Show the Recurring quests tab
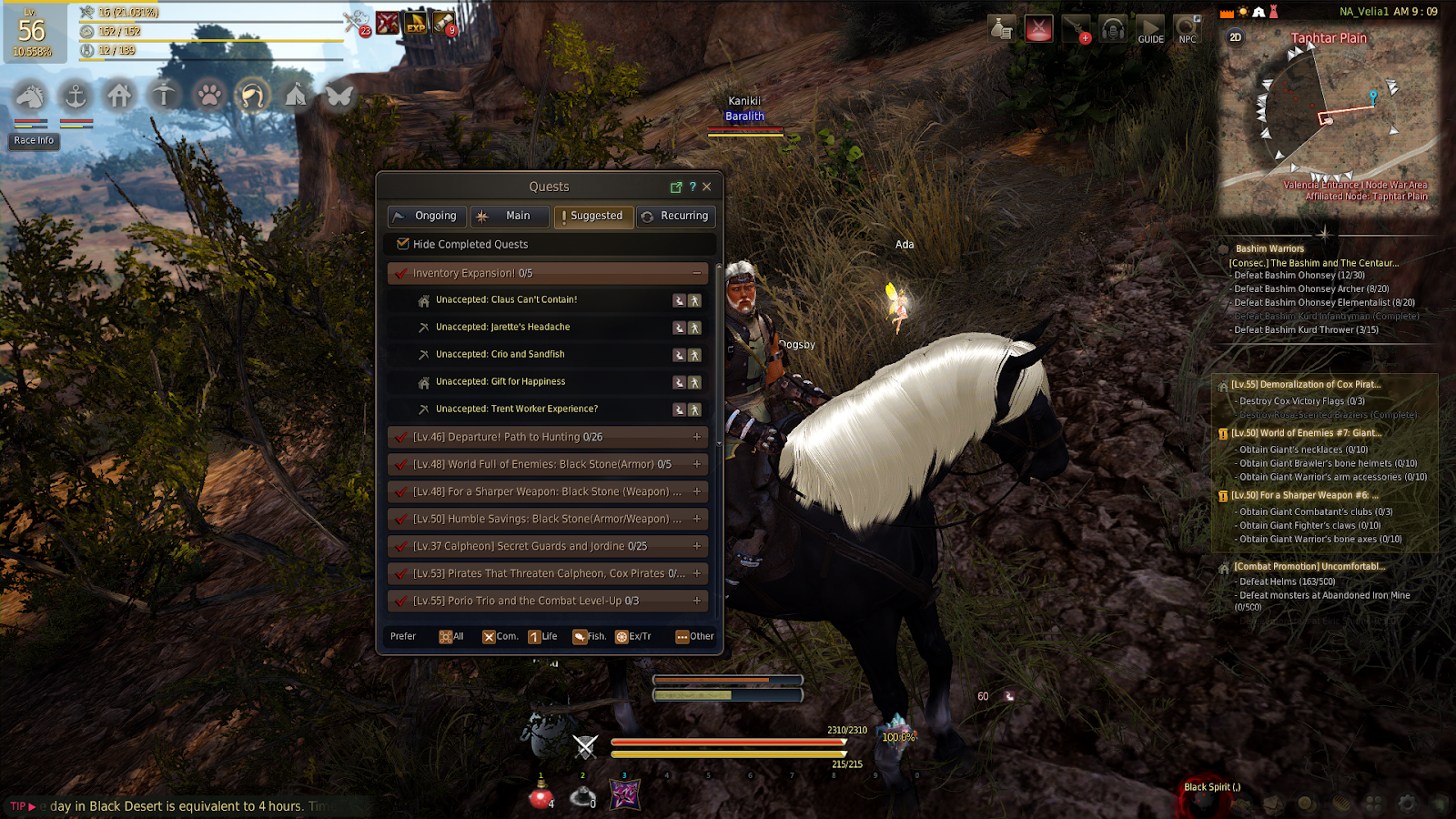This screenshot has height=819, width=1456. pos(675,217)
